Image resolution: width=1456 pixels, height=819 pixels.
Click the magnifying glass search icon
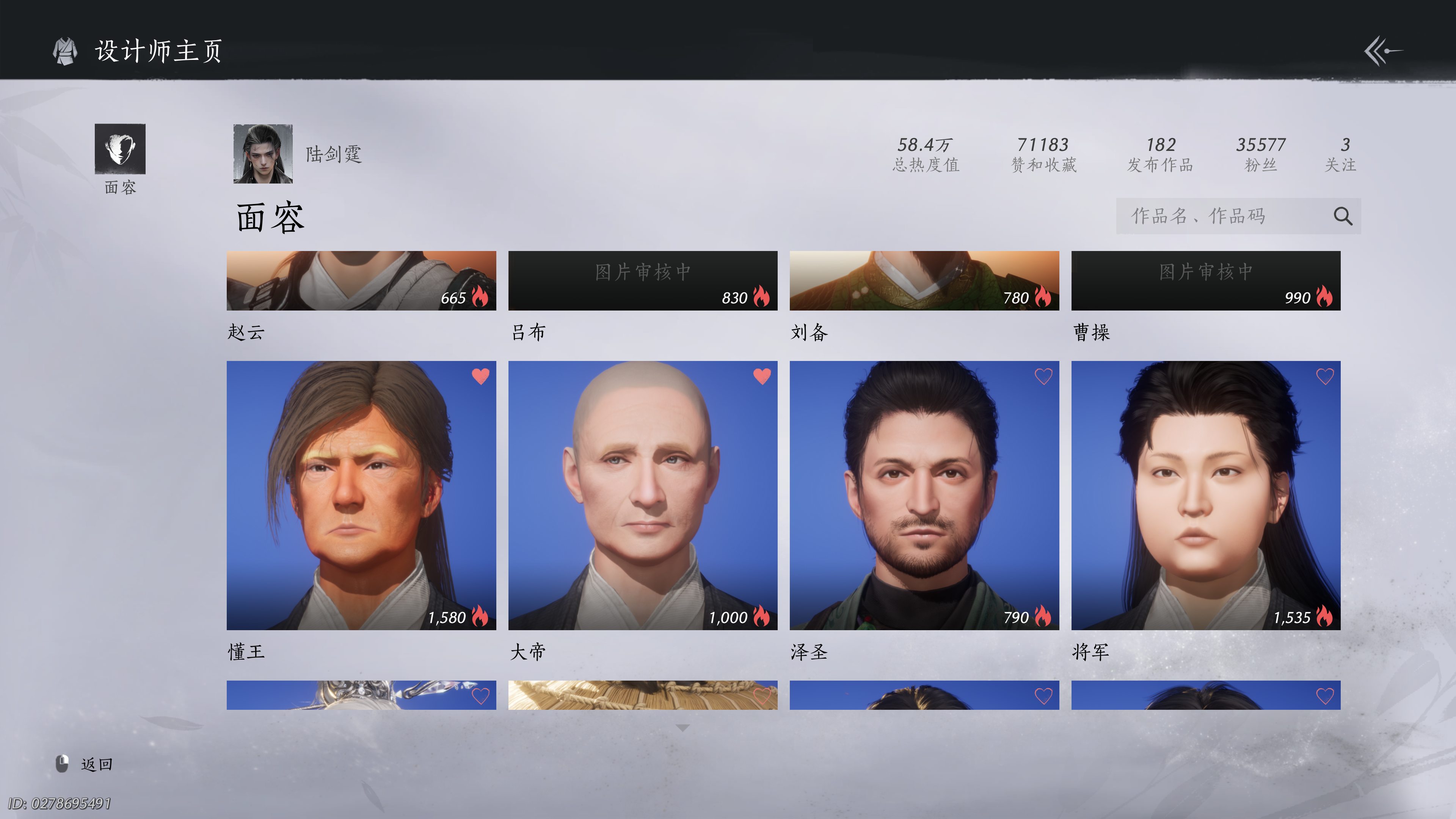coord(1342,216)
